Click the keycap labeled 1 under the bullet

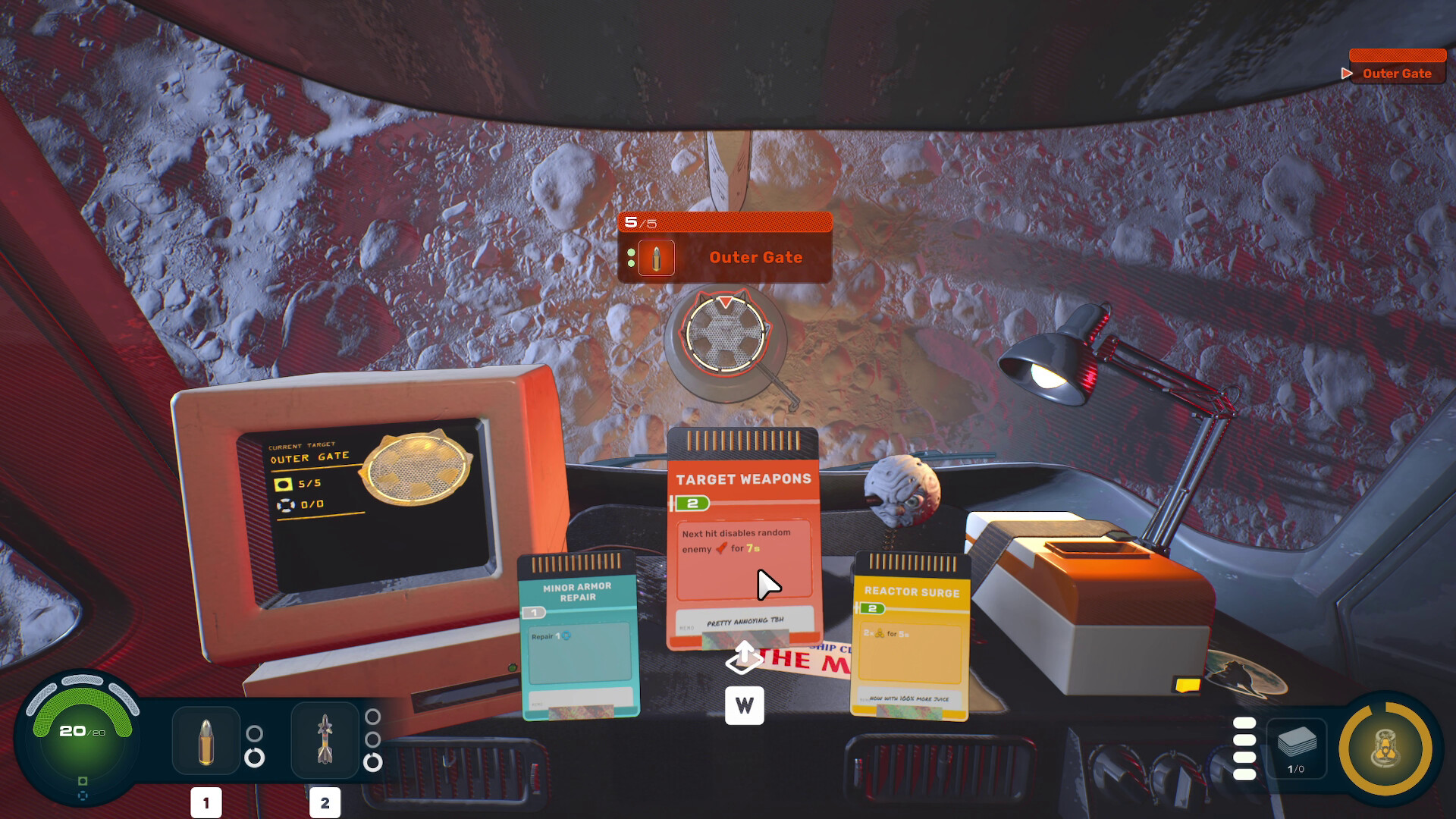[205, 802]
